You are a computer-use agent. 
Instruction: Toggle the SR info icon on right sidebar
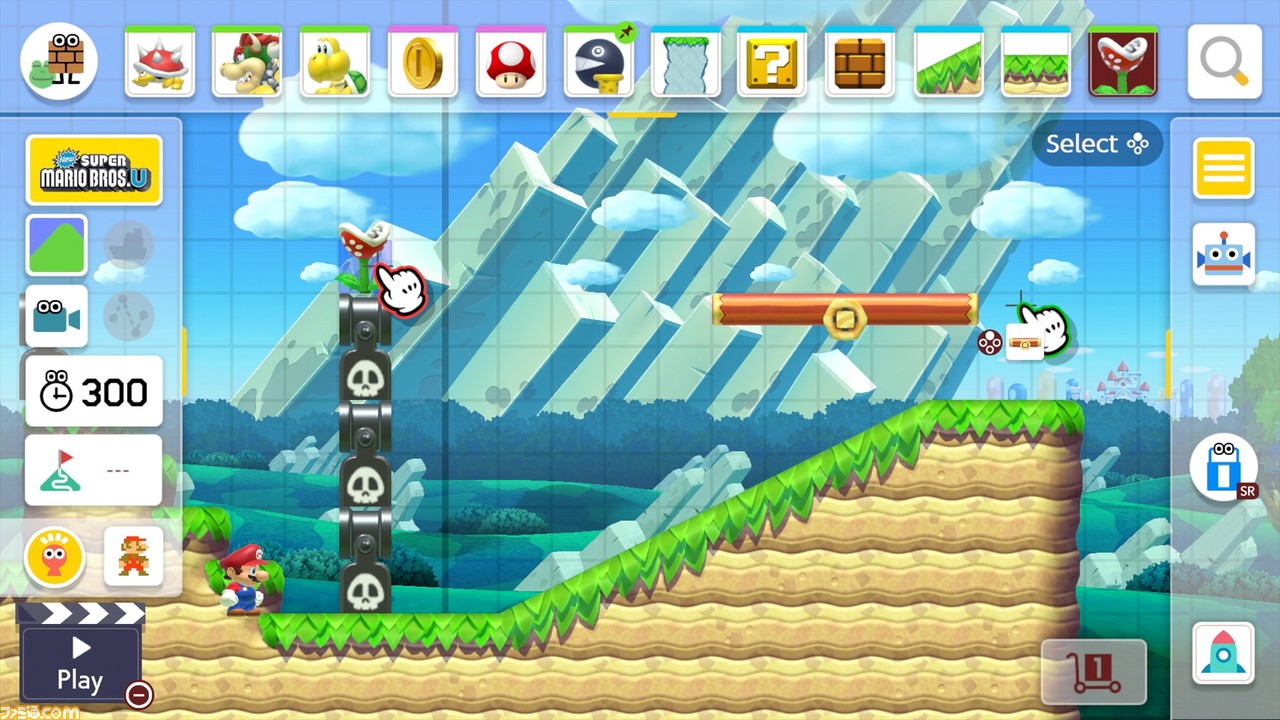point(1222,467)
